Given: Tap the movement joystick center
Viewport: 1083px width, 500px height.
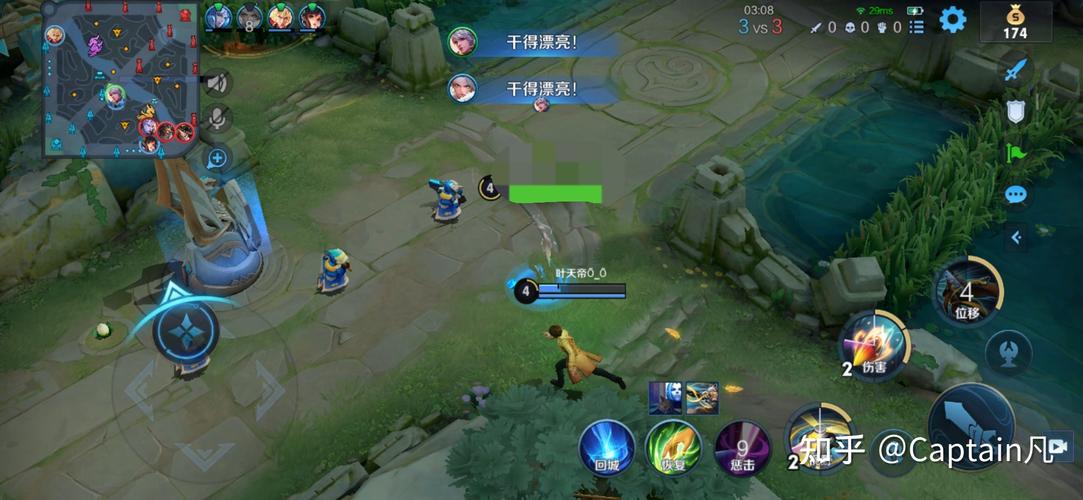Looking at the screenshot, I should (x=186, y=330).
